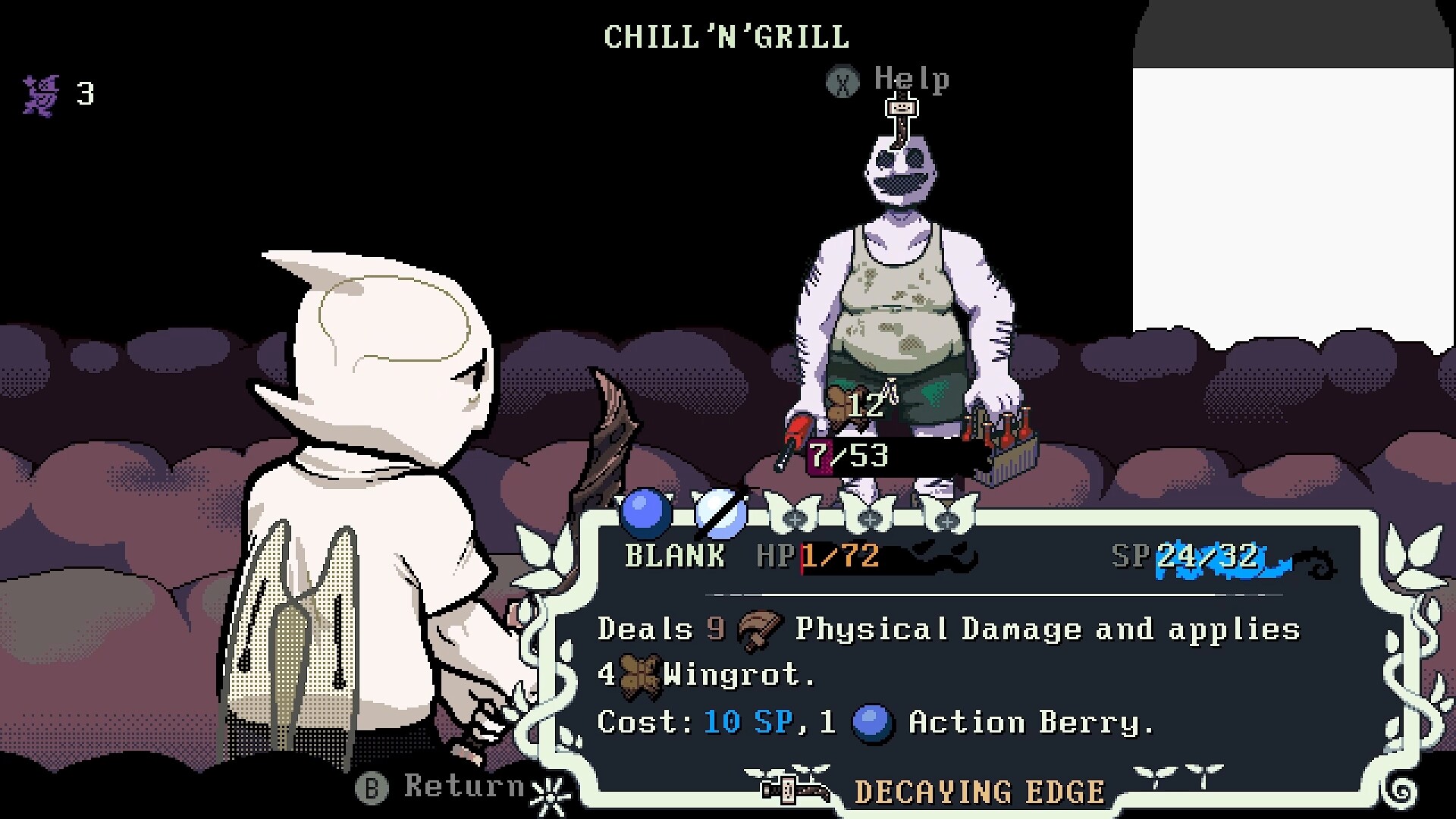Viewport: 1456px width, 819px height.
Task: Open the Help option
Action: click(x=887, y=80)
